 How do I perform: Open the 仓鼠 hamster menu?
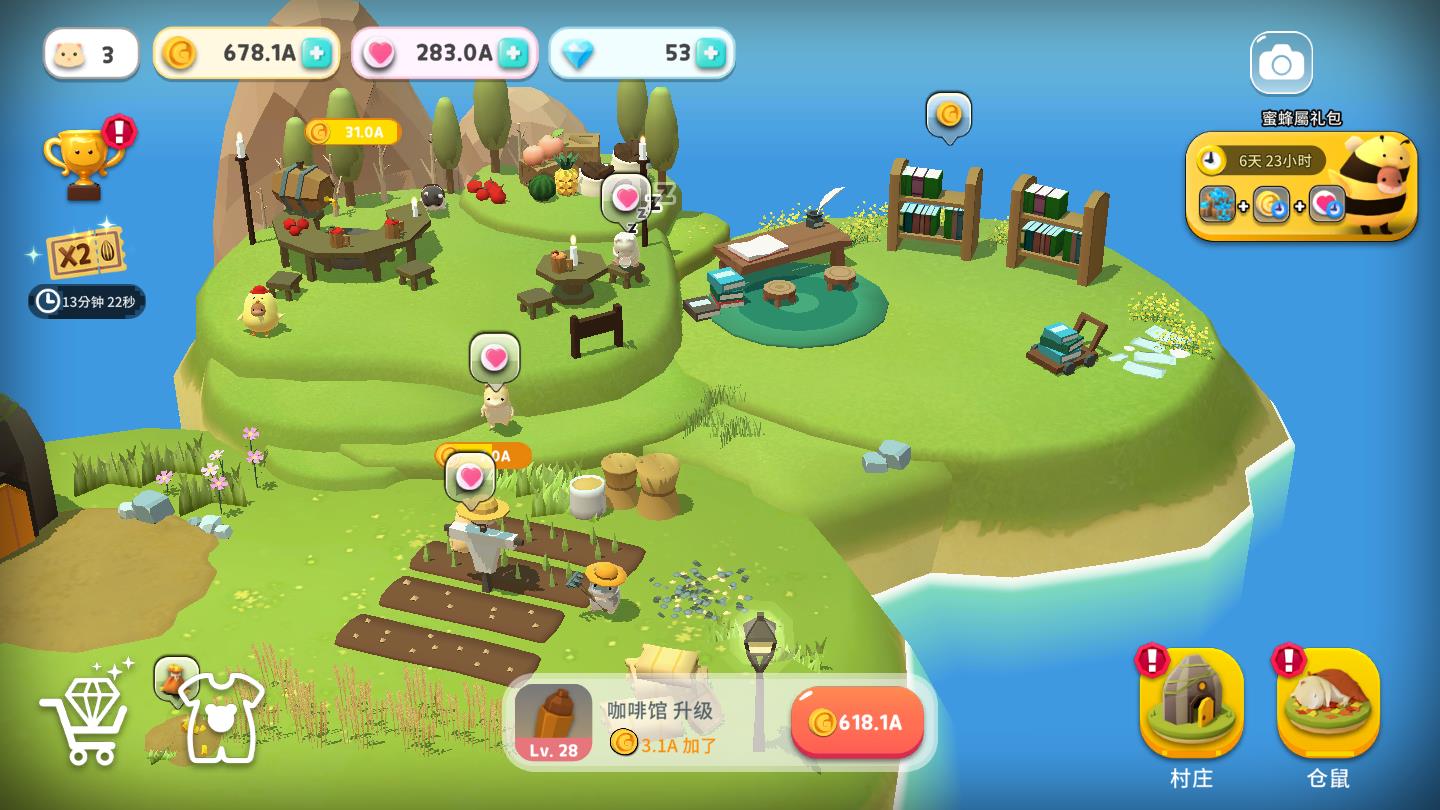(1328, 705)
